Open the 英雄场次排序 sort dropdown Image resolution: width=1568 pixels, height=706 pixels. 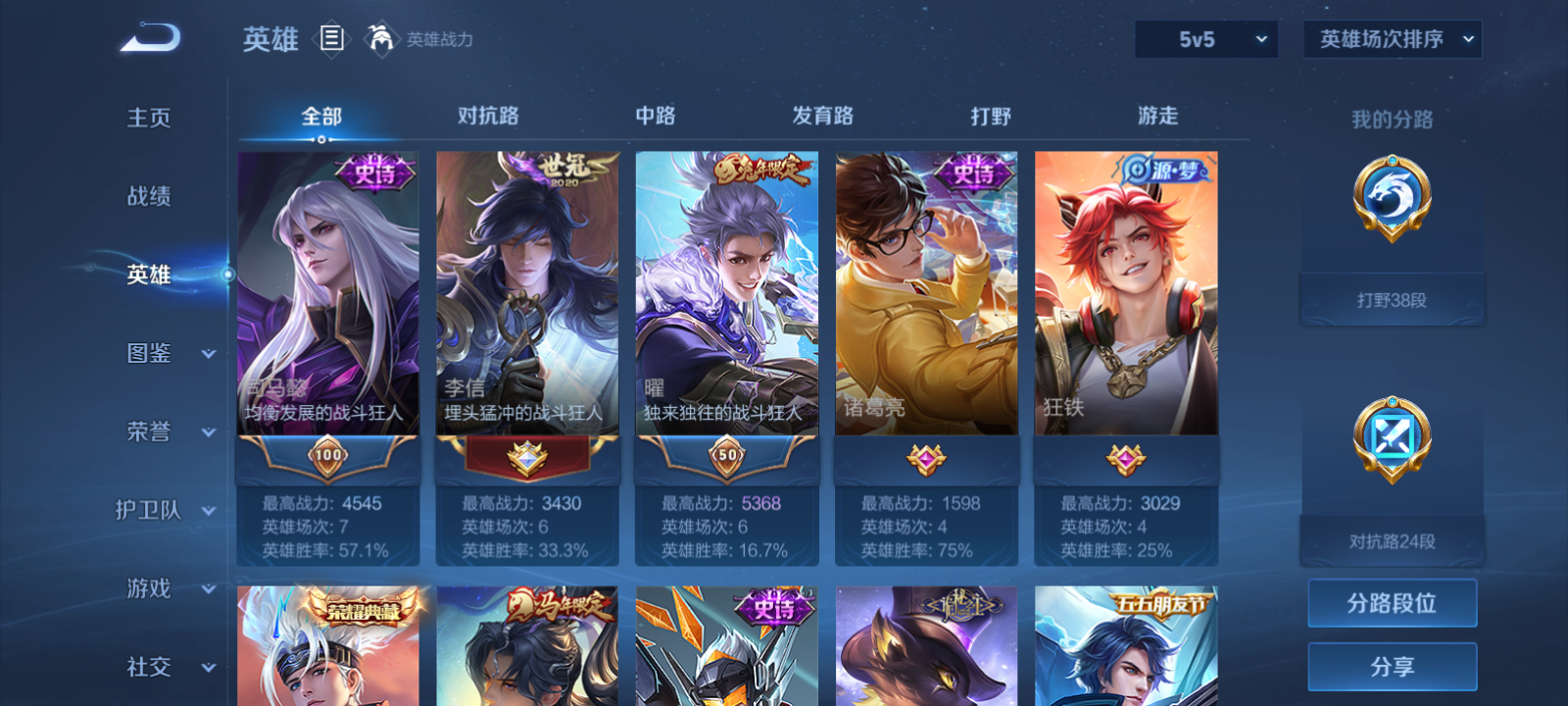pyautogui.click(x=1391, y=40)
